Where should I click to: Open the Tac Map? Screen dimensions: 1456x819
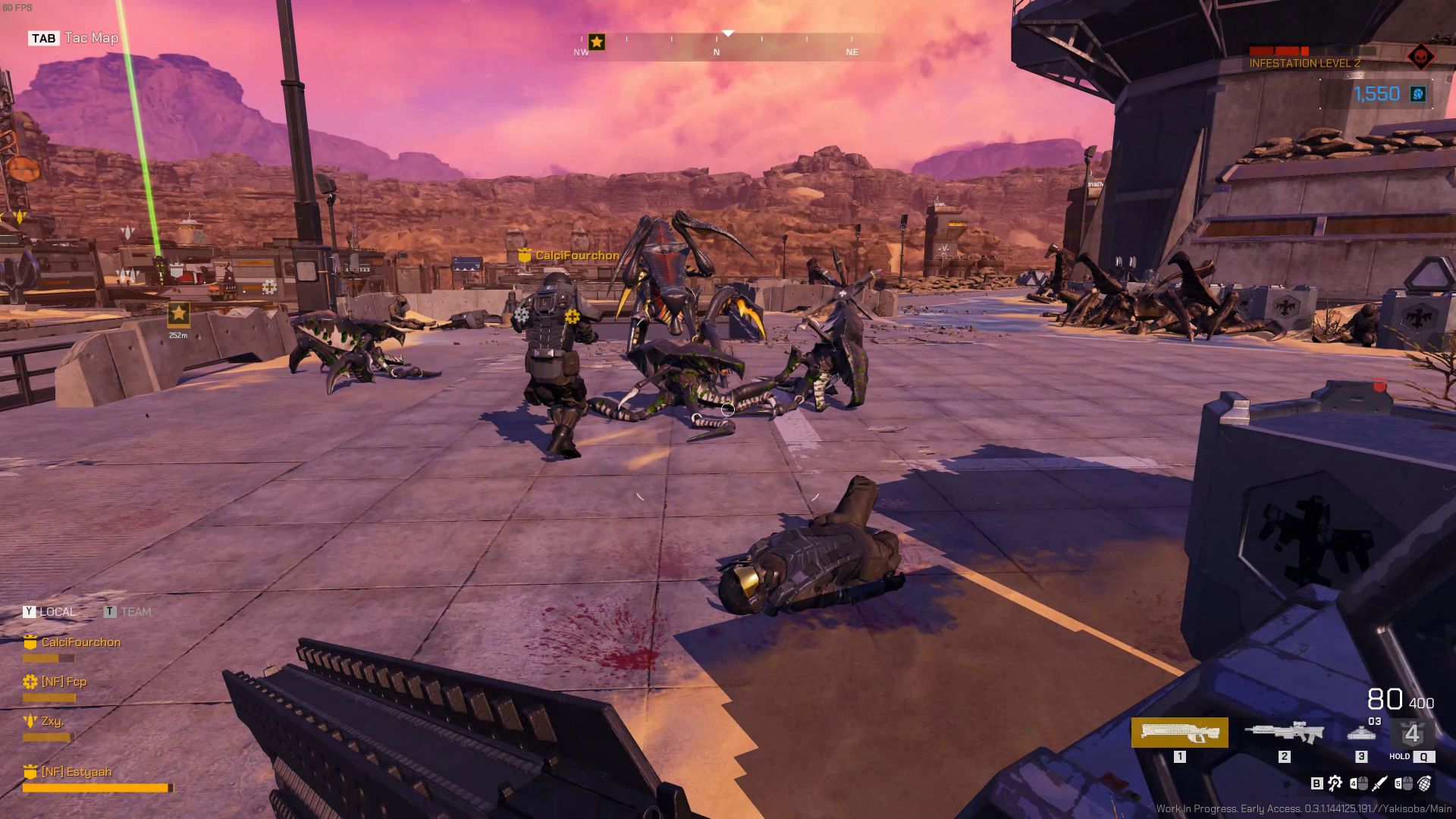pyautogui.click(x=74, y=38)
